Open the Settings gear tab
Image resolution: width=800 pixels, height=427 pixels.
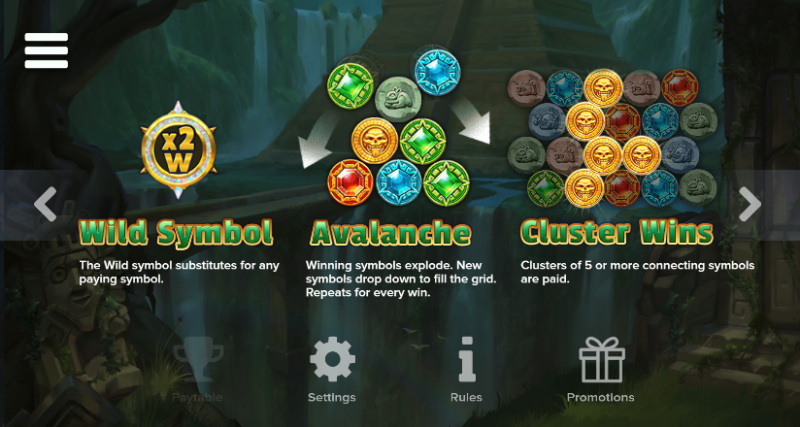332,368
